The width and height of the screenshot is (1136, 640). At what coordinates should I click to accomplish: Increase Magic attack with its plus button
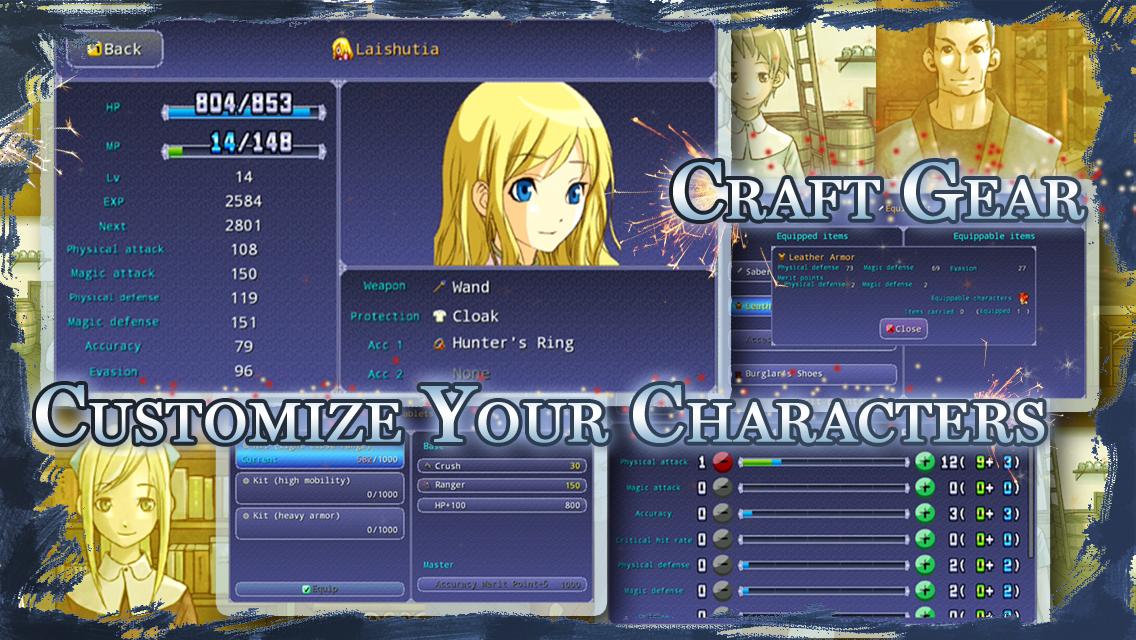925,487
